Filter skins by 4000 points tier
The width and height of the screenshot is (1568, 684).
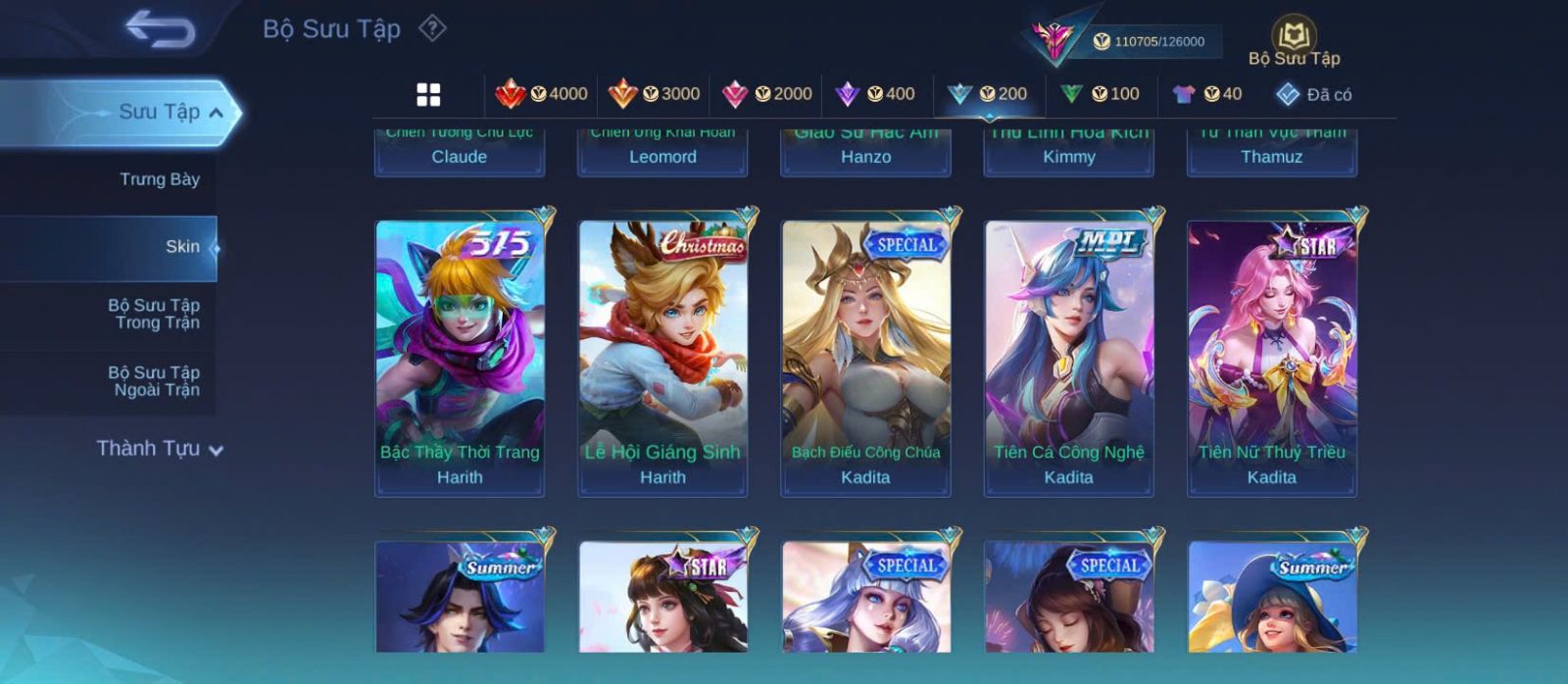(x=541, y=94)
